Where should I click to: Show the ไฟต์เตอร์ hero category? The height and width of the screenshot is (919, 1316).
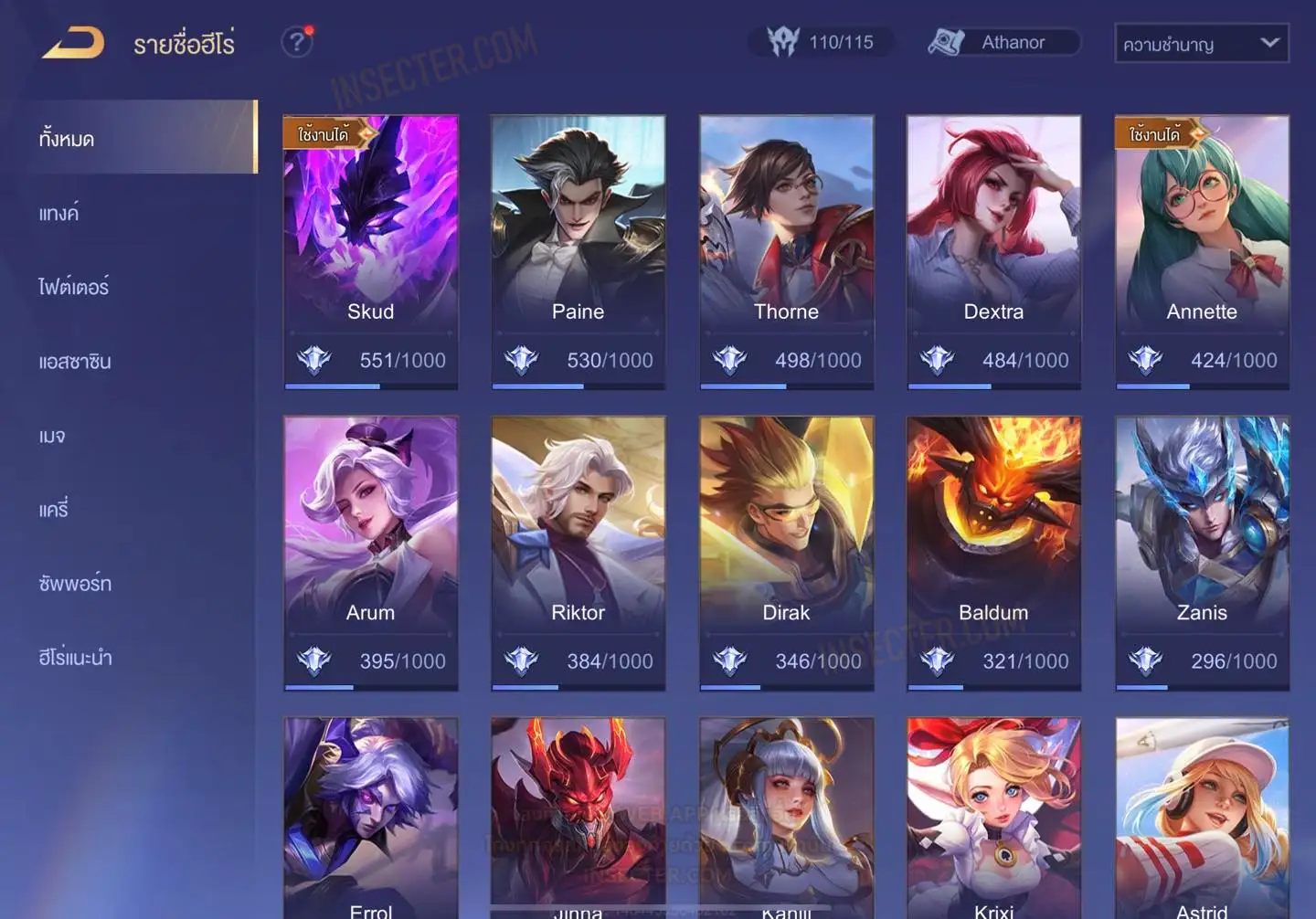(x=74, y=288)
